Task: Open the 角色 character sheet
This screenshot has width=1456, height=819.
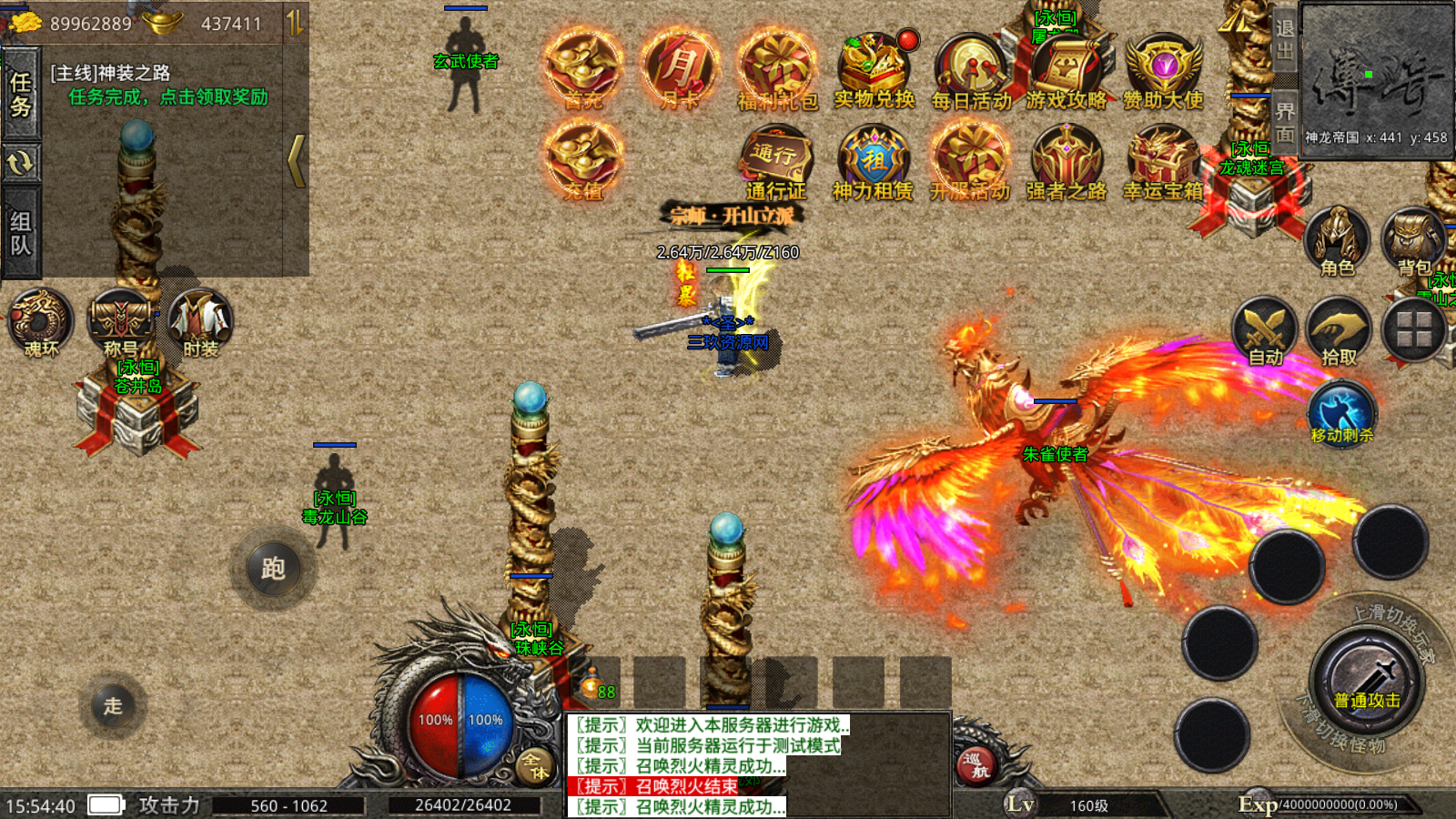Action: tap(1337, 239)
